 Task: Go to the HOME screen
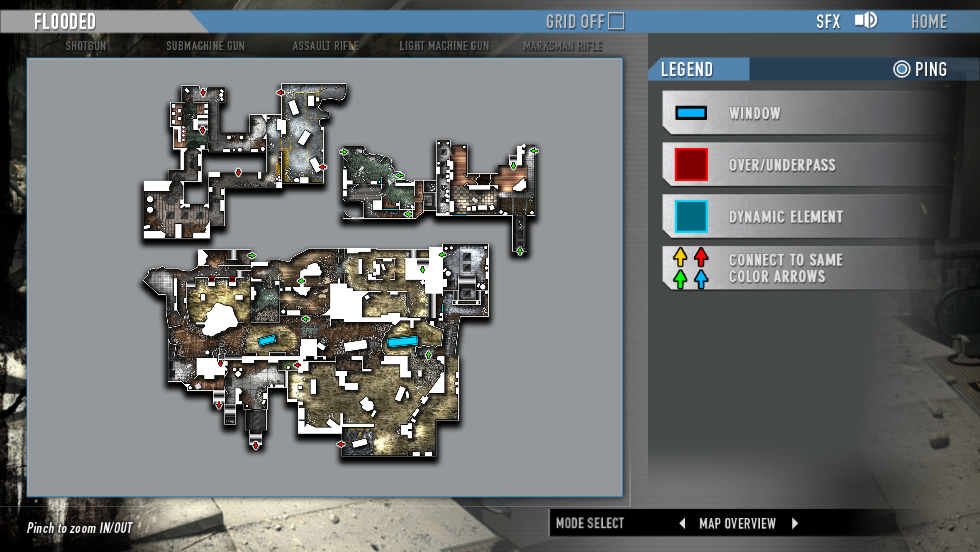click(928, 21)
